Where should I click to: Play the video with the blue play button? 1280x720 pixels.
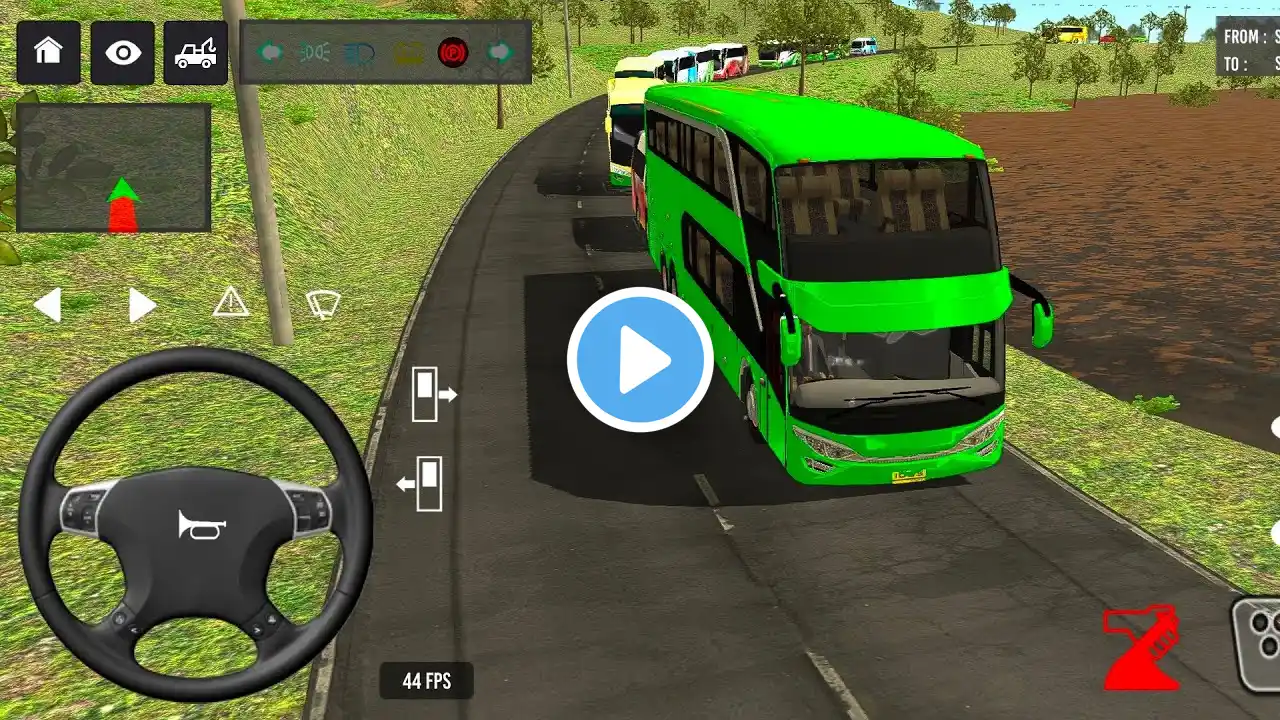(640, 360)
